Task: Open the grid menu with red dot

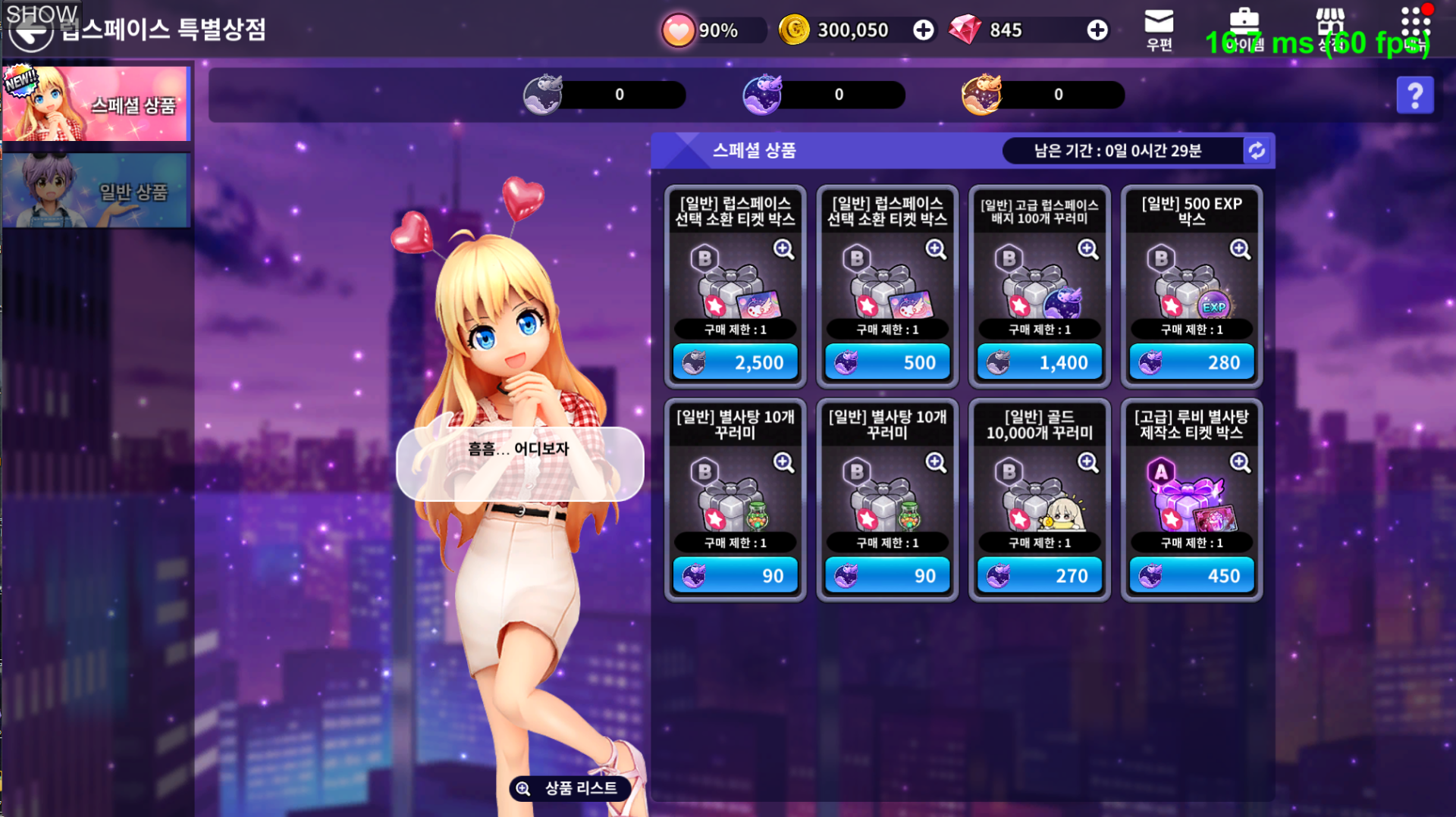Action: pyautogui.click(x=1415, y=29)
